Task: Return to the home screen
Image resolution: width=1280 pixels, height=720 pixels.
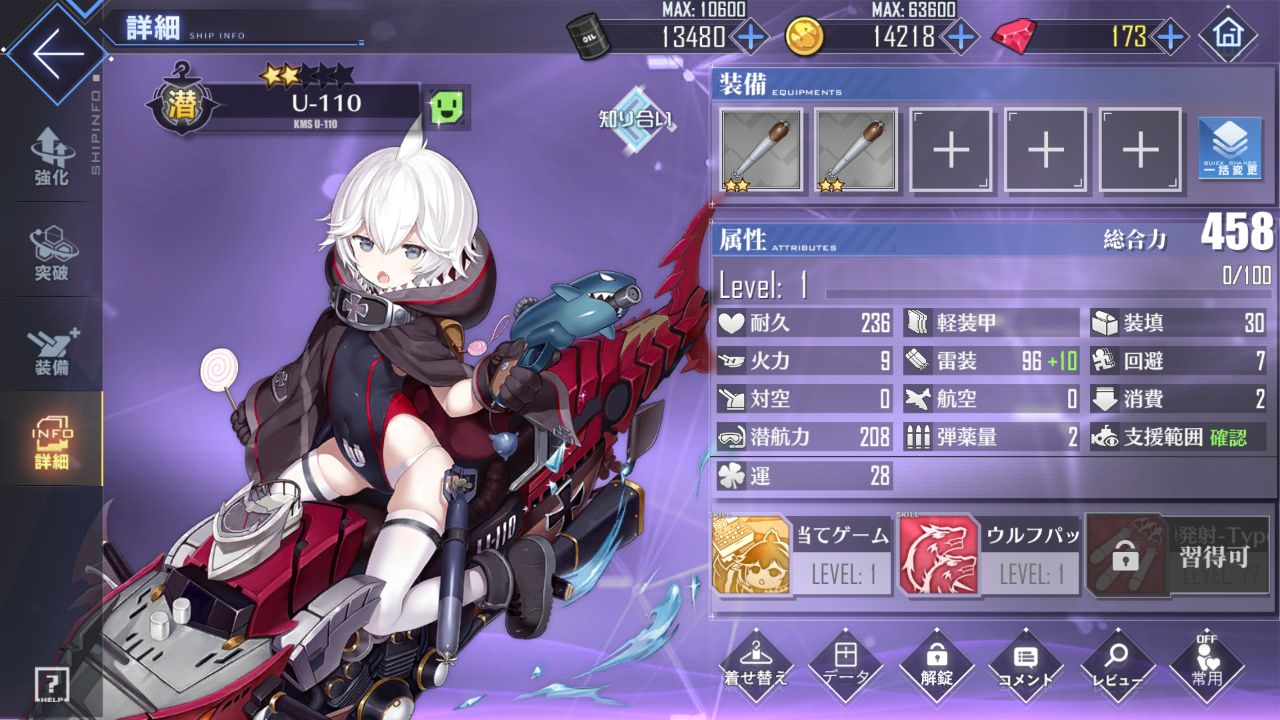Action: 1227,36
